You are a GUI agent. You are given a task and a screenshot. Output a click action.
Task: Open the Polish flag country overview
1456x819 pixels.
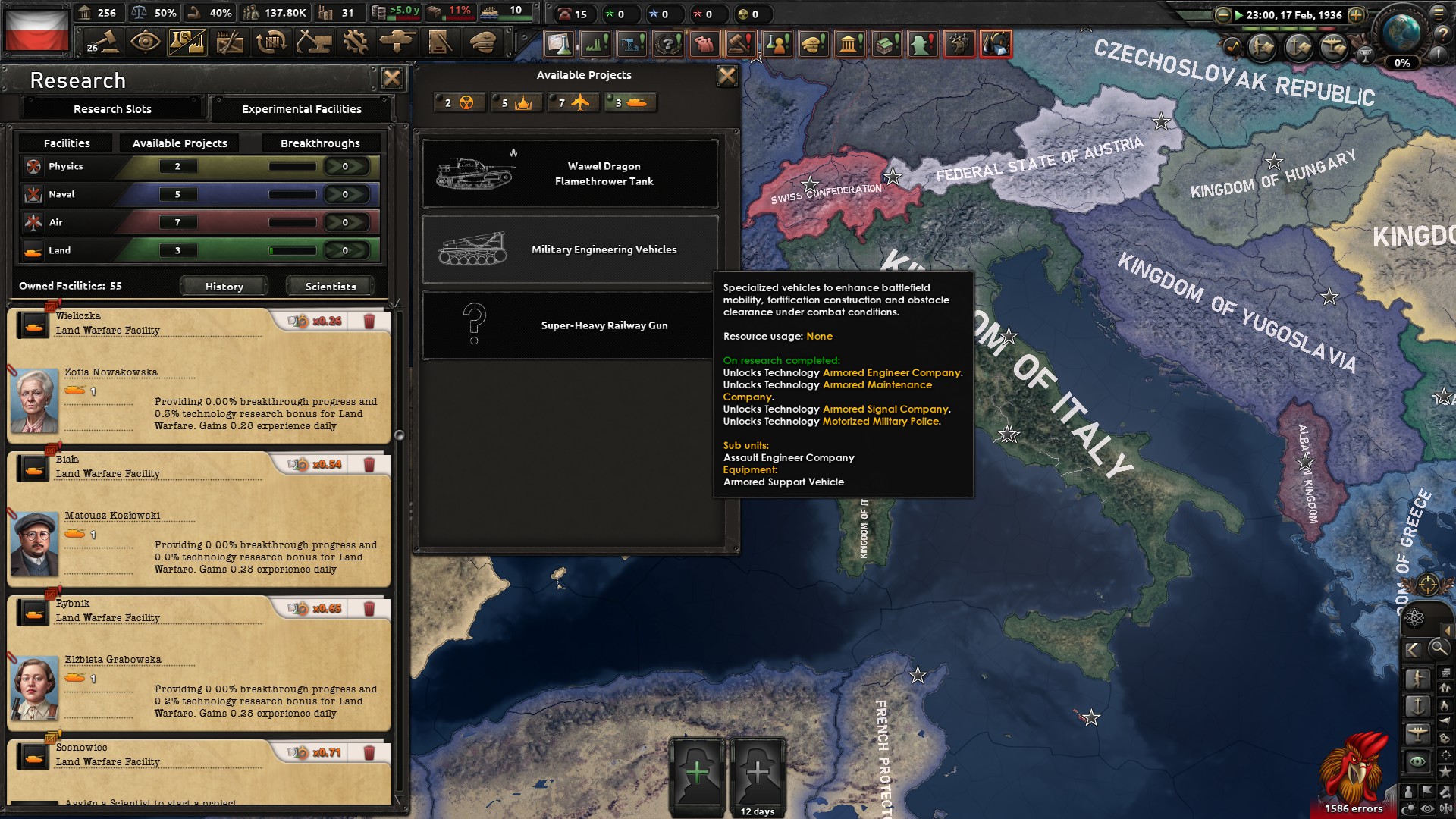pos(36,30)
